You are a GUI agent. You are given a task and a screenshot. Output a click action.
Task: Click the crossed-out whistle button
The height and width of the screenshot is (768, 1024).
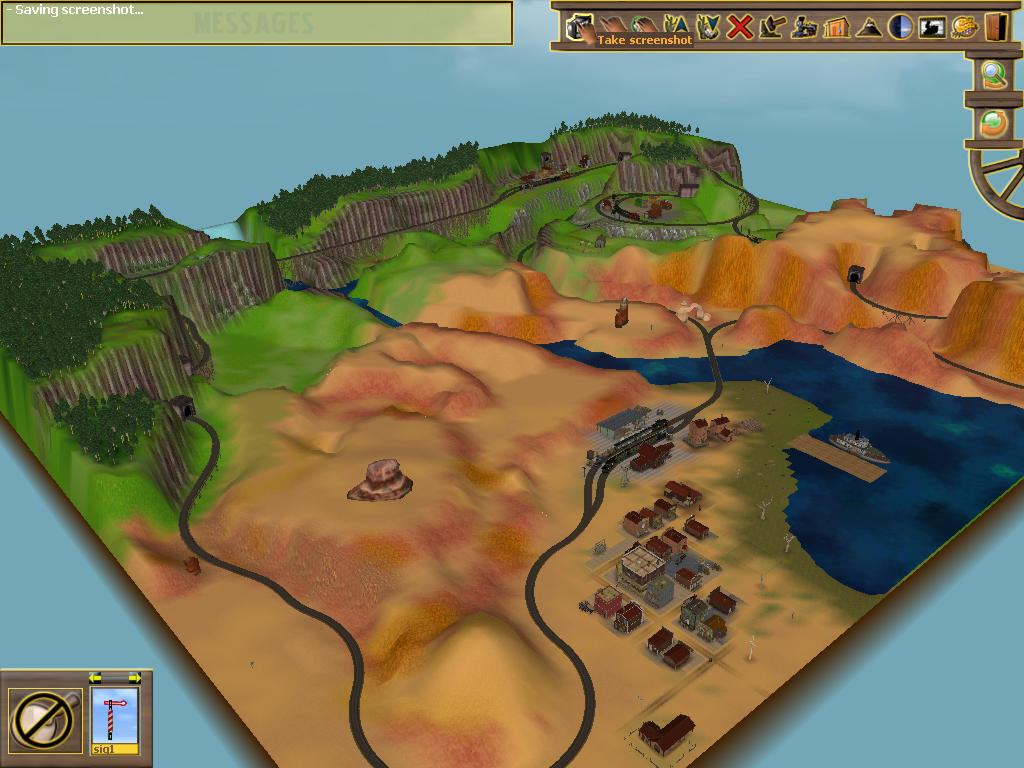pos(45,720)
